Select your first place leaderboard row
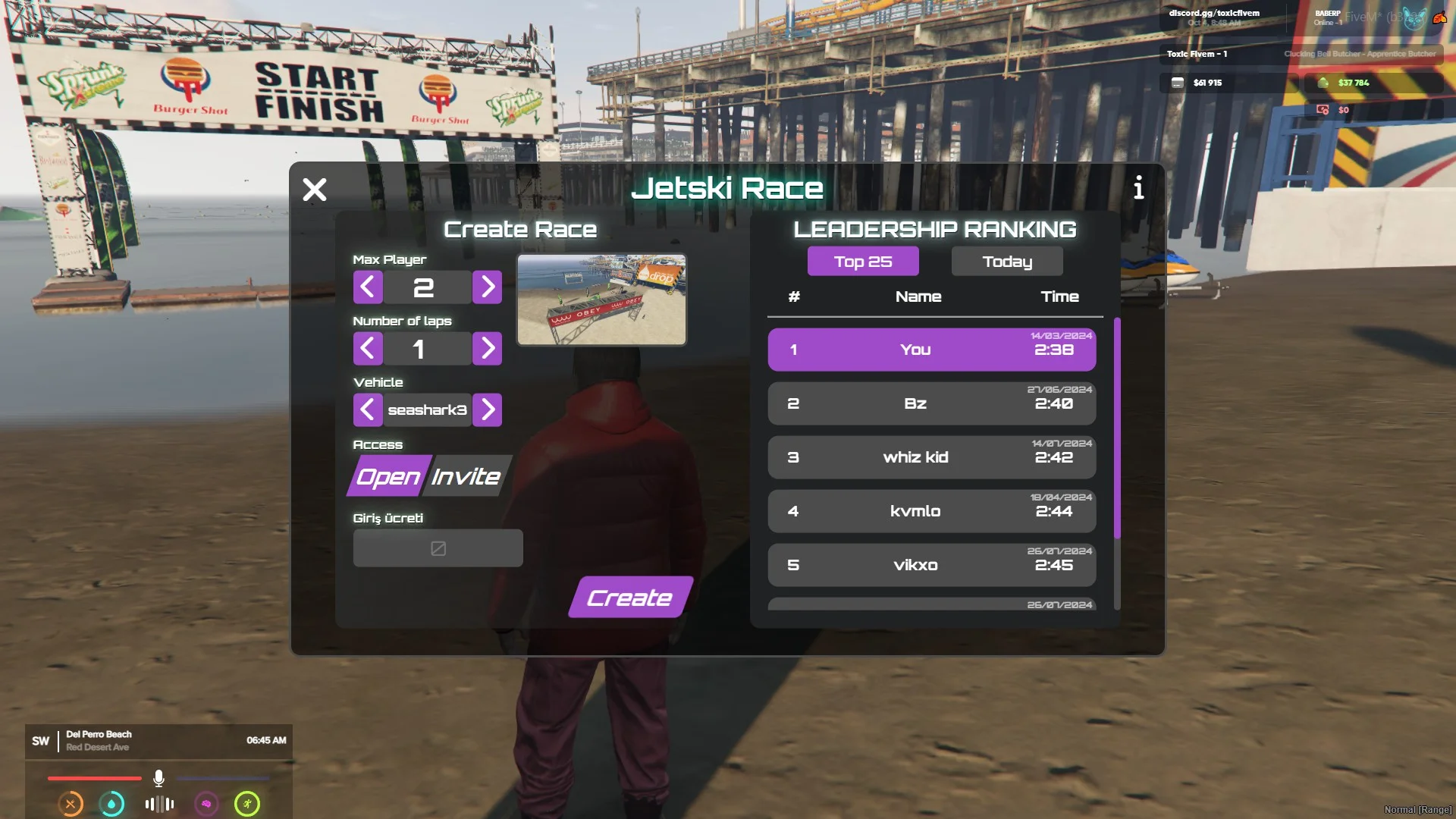 pyautogui.click(x=931, y=350)
